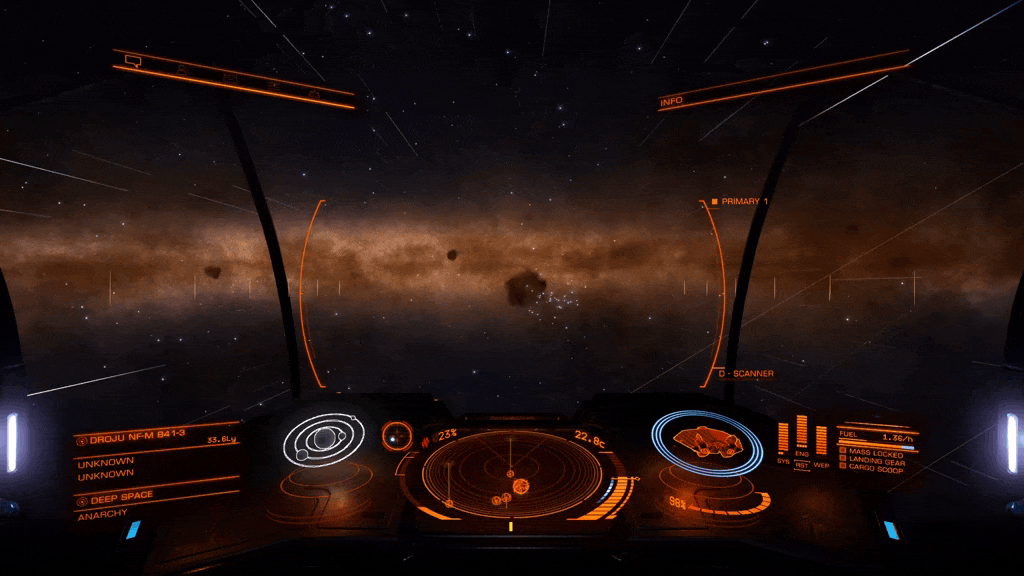Click the central radar scanner disc
Image resolution: width=1024 pixels, height=576 pixels.
pos(512,475)
